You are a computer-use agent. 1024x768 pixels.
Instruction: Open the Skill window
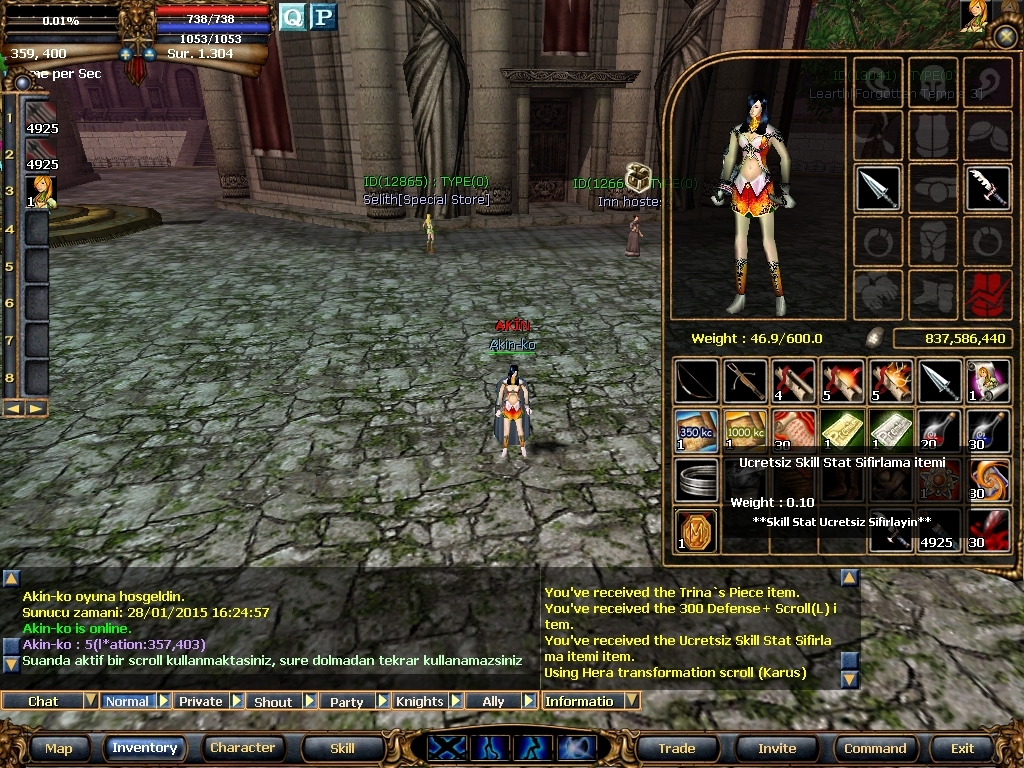pos(342,748)
